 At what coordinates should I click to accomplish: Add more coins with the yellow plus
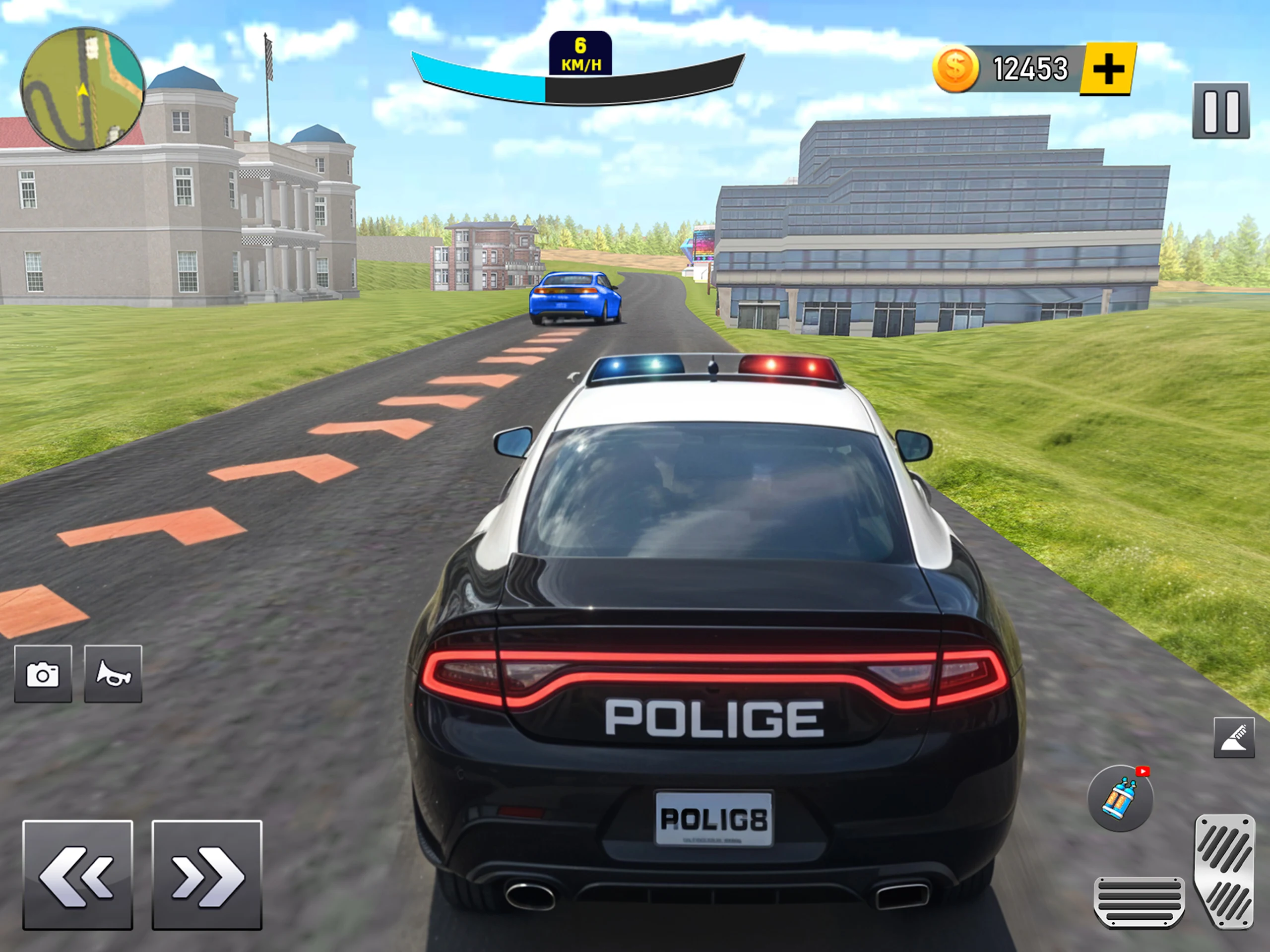coord(1108,69)
